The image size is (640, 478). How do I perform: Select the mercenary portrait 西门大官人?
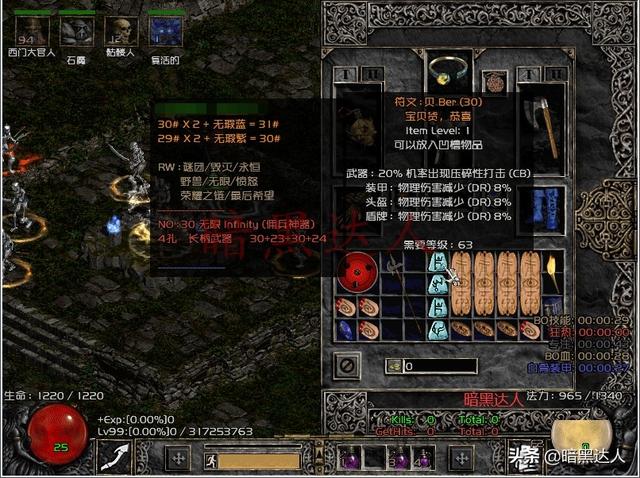click(33, 31)
